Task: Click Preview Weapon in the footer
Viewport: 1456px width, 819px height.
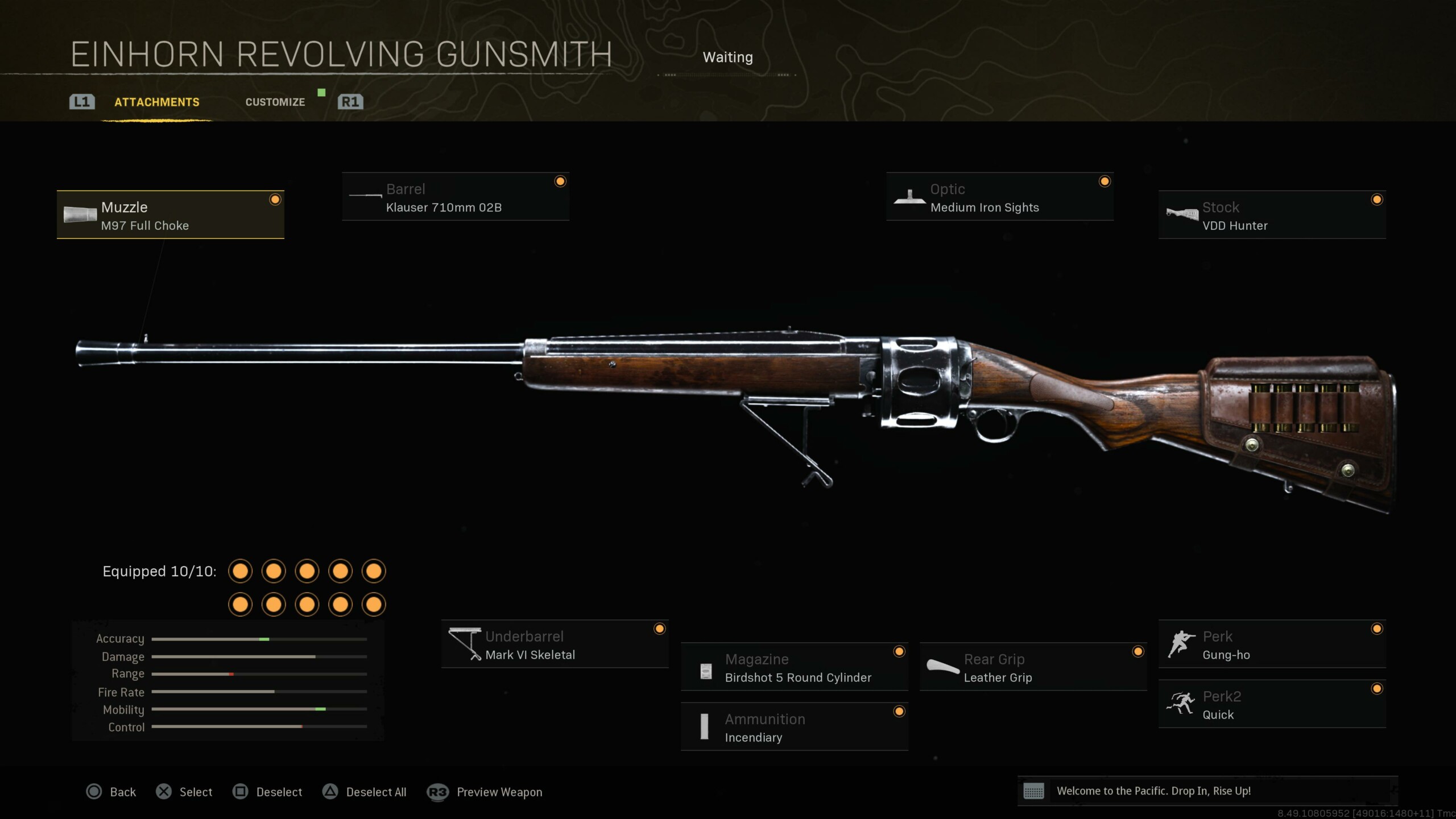Action: 485,792
